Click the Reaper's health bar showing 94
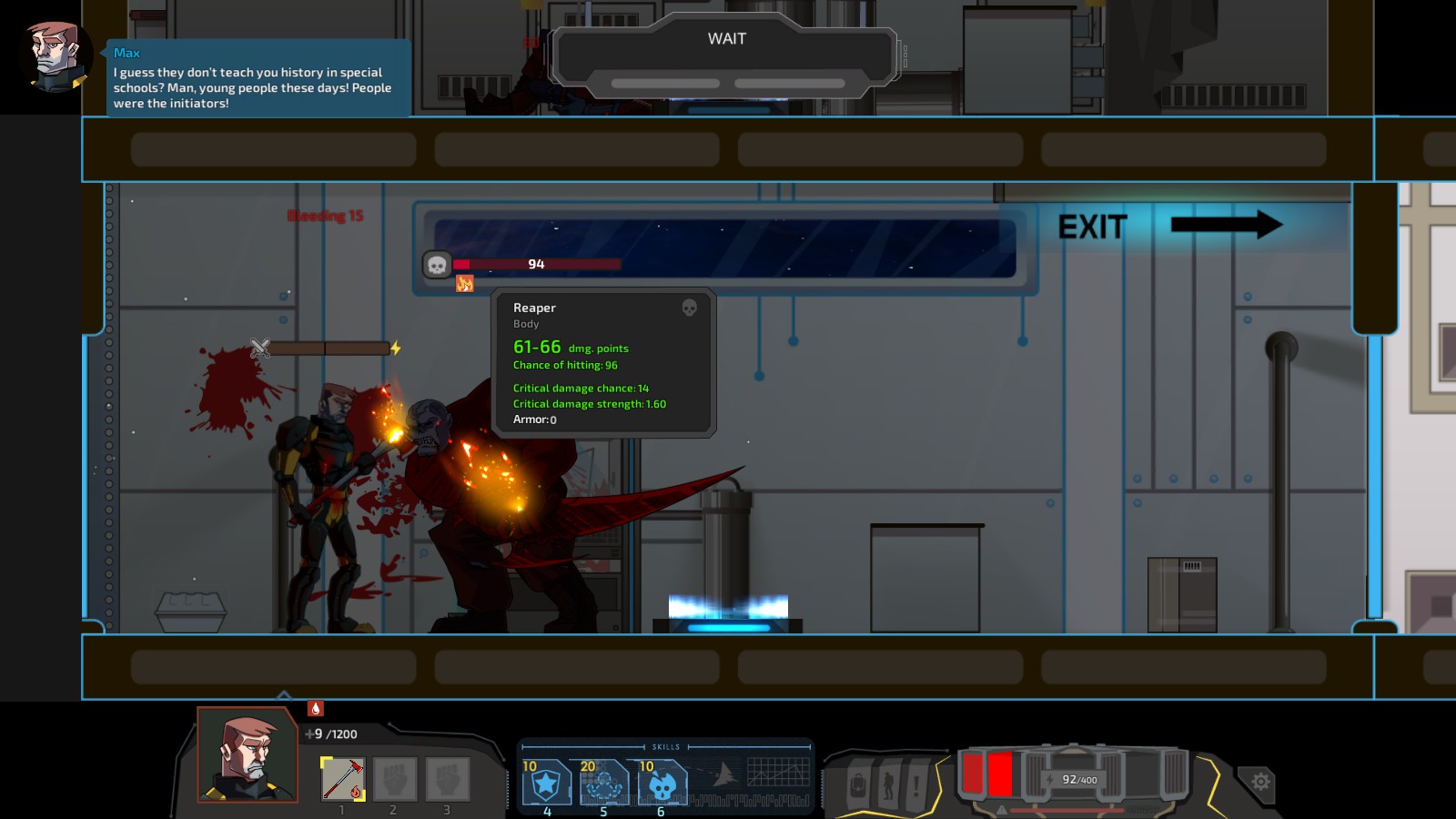The width and height of the screenshot is (1456, 819). click(x=536, y=264)
